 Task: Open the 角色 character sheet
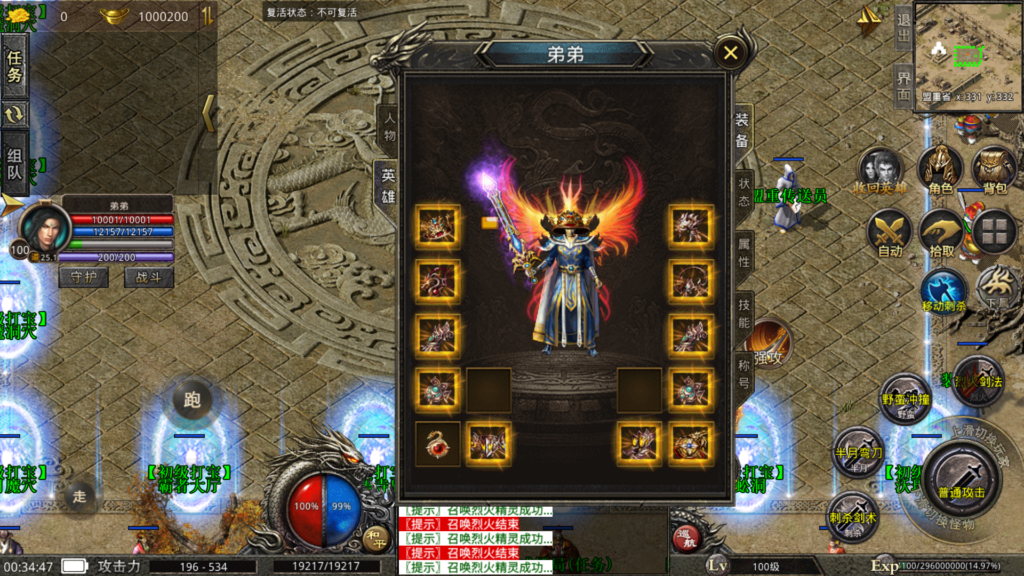pos(939,170)
